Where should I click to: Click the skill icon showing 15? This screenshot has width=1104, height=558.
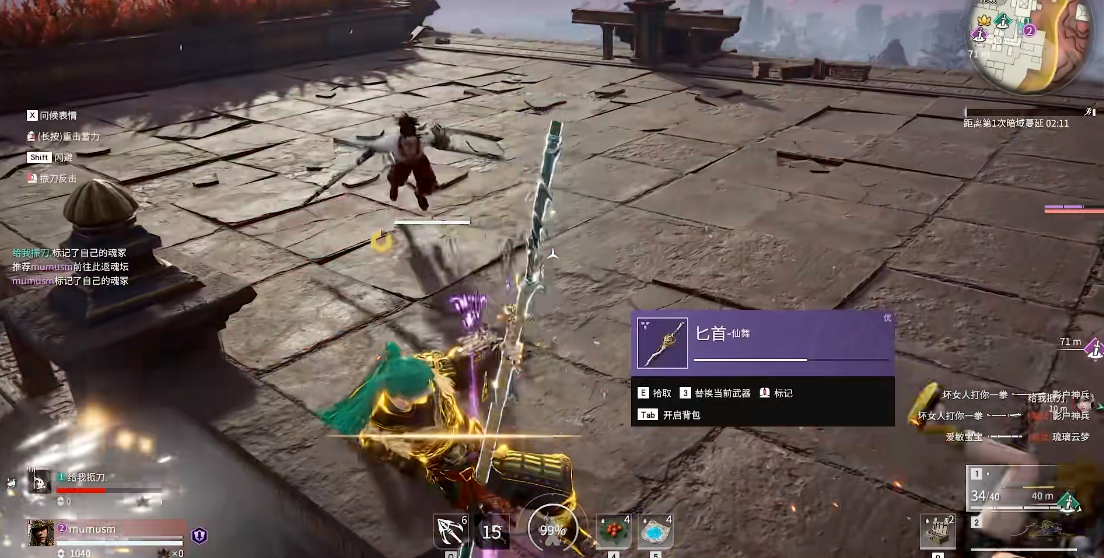click(x=492, y=532)
